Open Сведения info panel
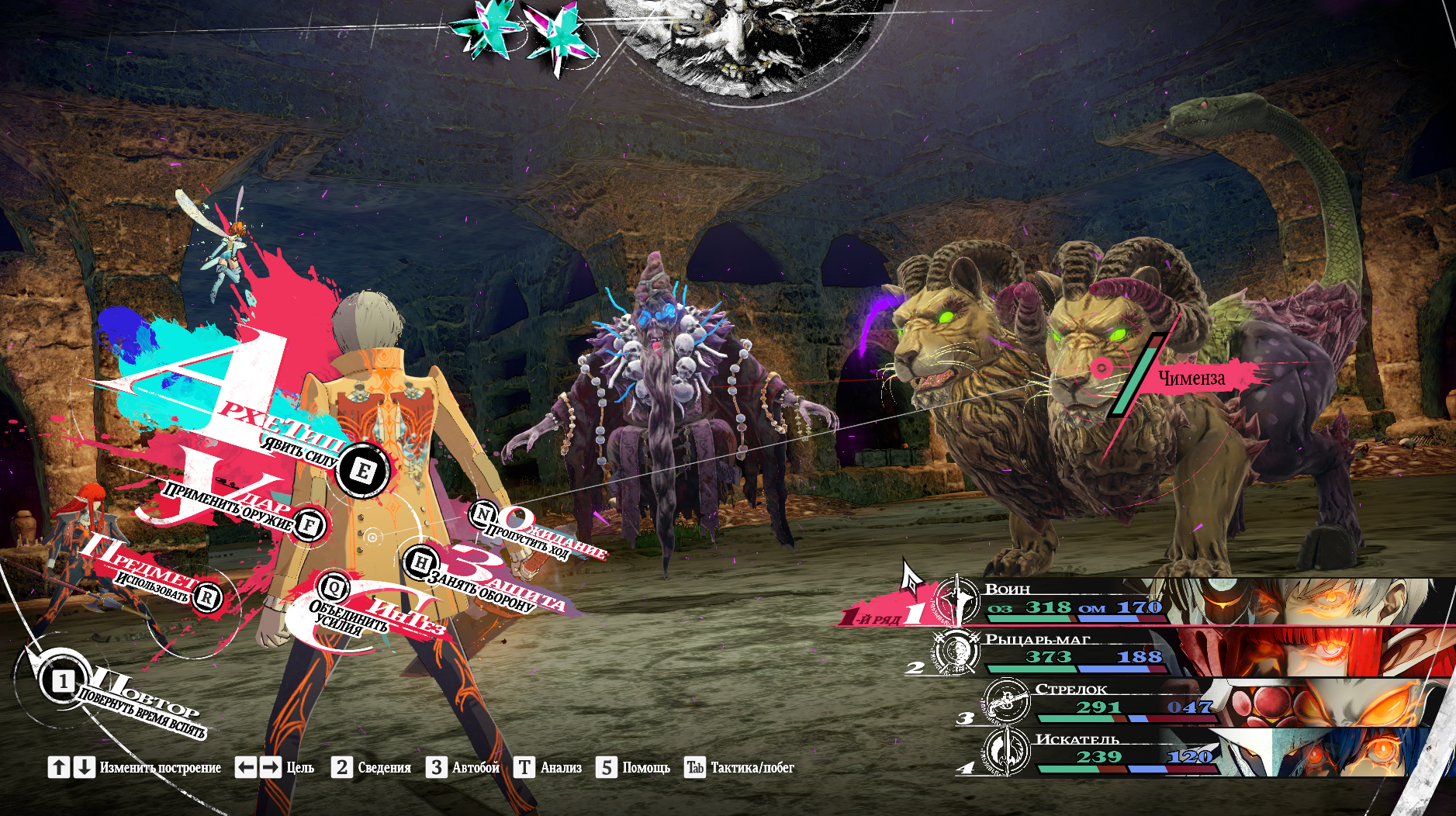 pyautogui.click(x=372, y=767)
